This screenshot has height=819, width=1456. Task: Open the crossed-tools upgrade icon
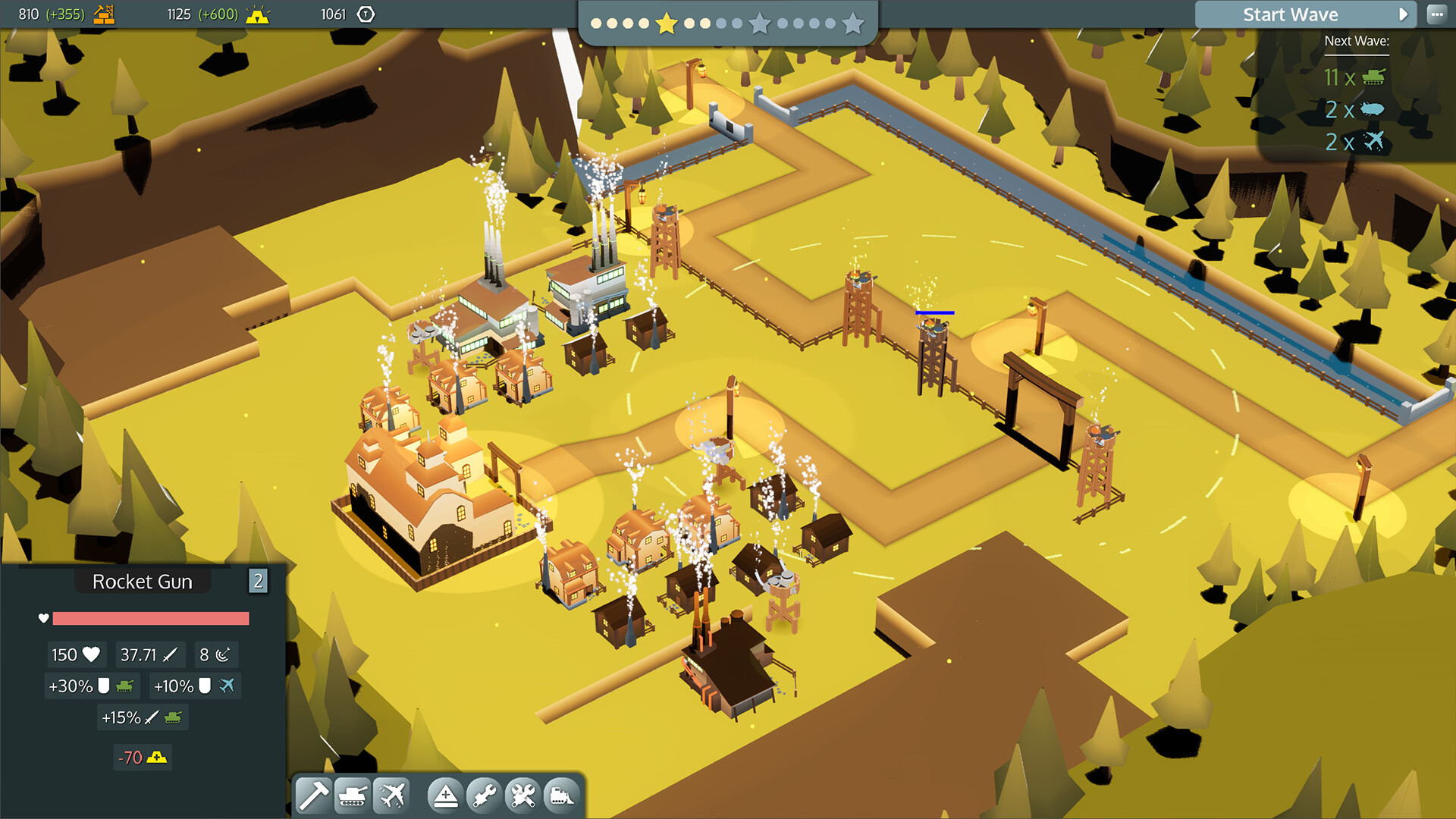tap(522, 795)
